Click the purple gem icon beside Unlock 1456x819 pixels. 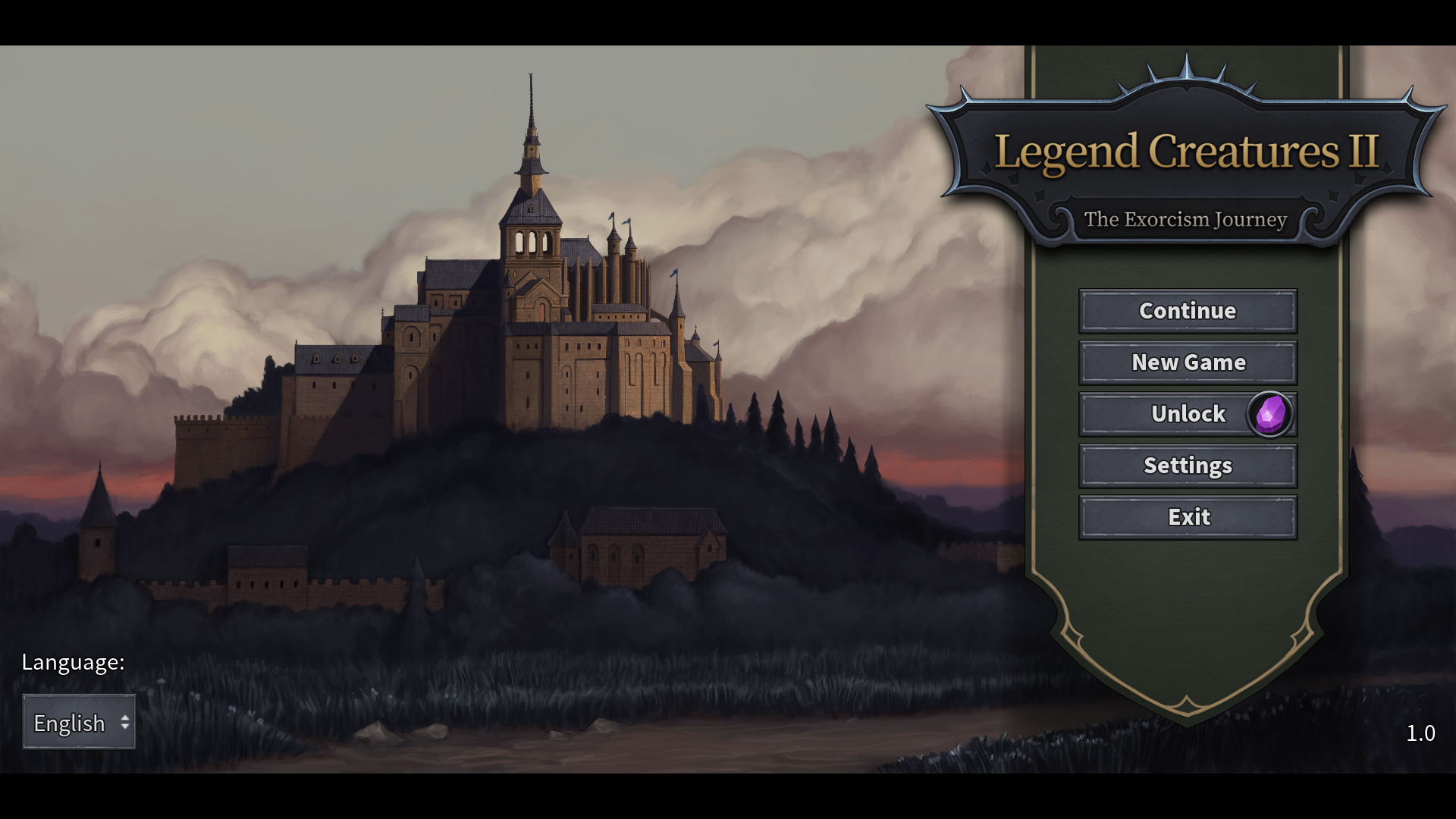1269,415
